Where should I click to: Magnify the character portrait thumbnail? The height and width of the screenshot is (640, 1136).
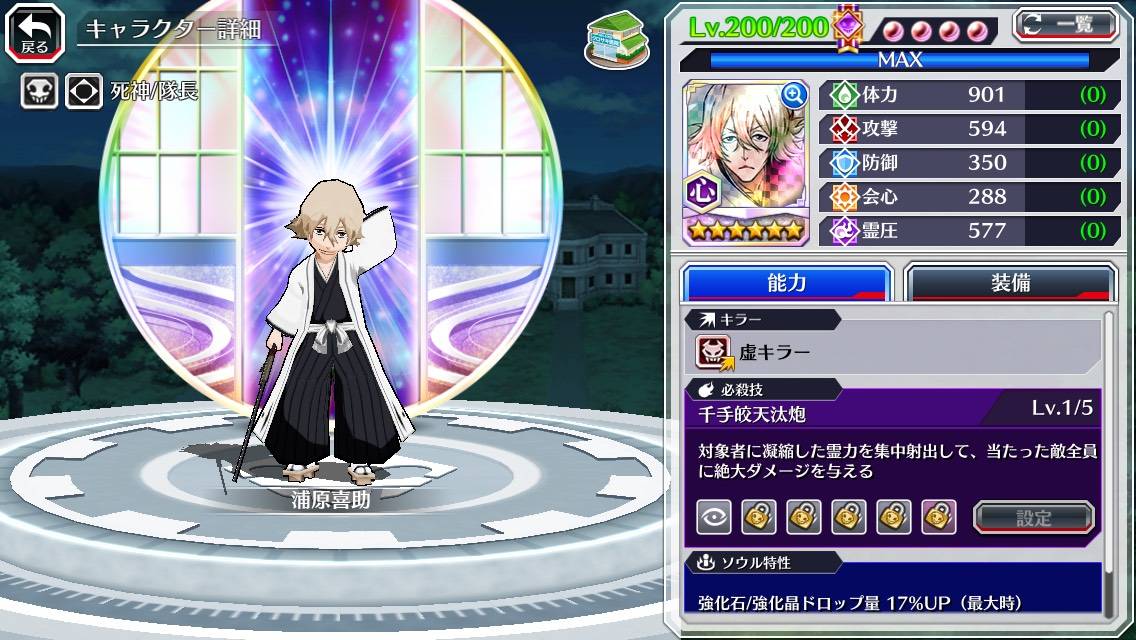pos(794,95)
